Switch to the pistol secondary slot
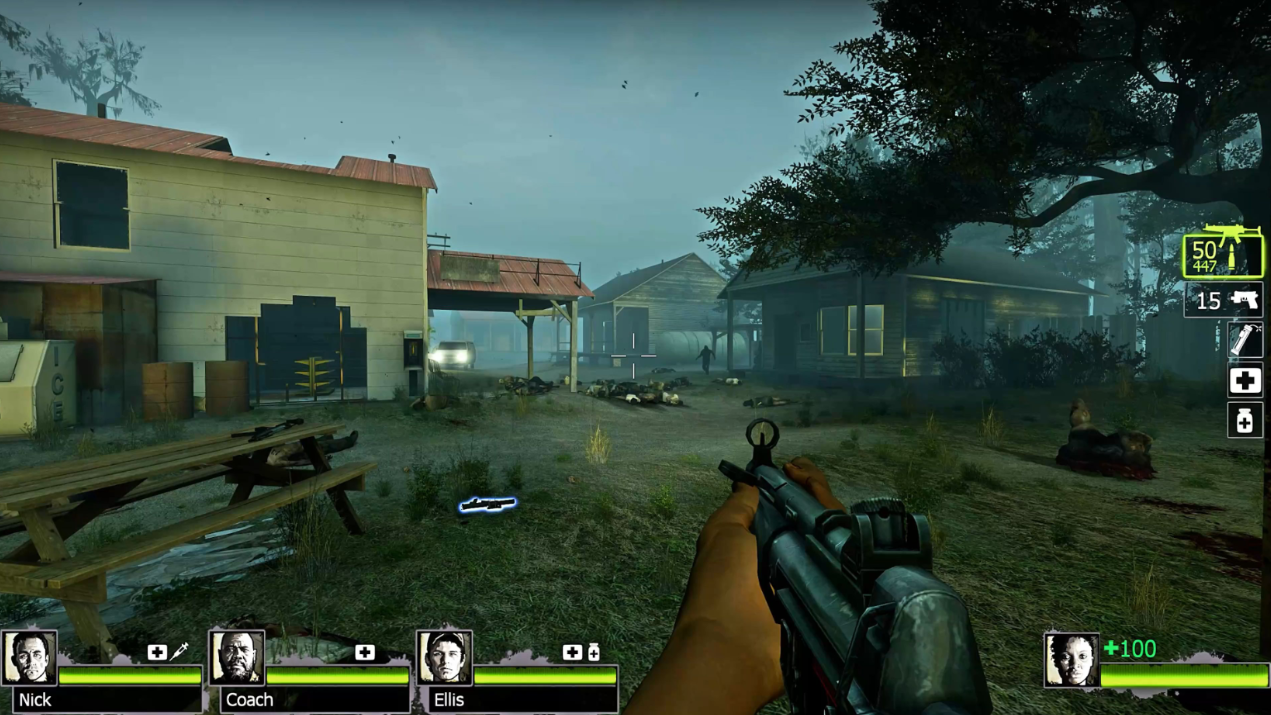1271x715 pixels. pyautogui.click(x=1223, y=300)
